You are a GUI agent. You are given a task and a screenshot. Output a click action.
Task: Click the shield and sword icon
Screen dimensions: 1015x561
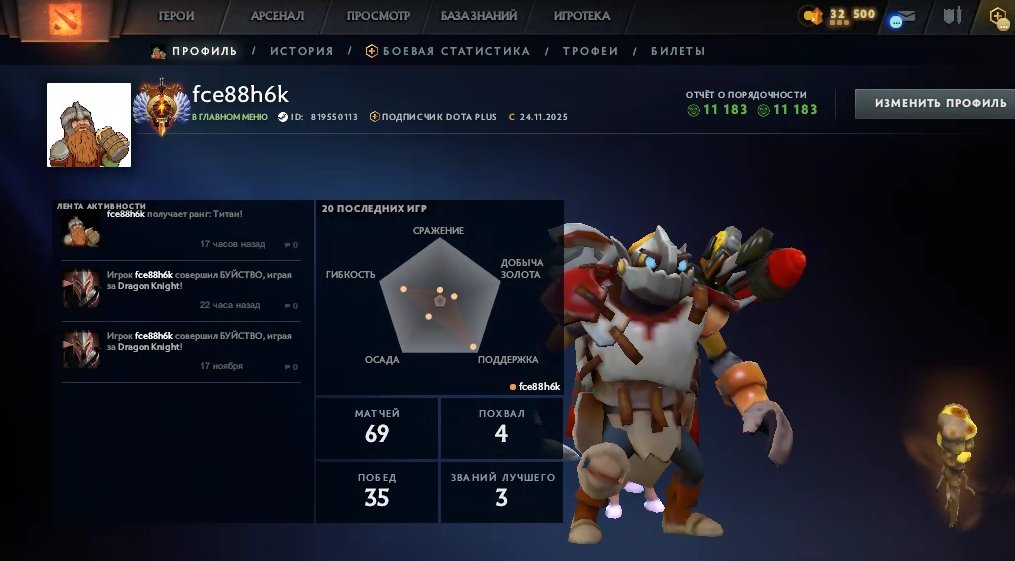click(951, 16)
